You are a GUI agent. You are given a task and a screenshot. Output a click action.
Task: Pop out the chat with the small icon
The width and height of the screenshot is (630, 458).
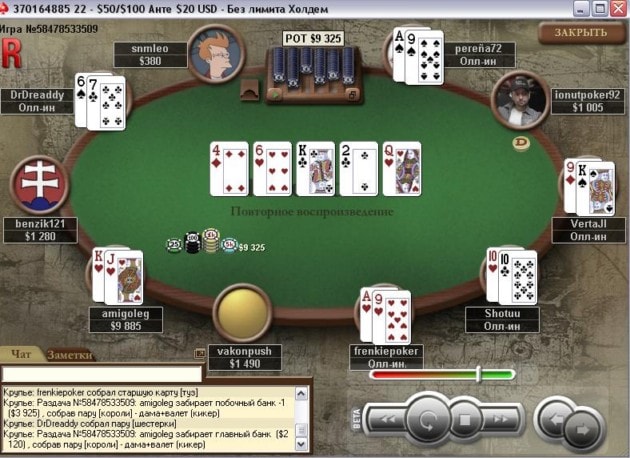tap(200, 352)
